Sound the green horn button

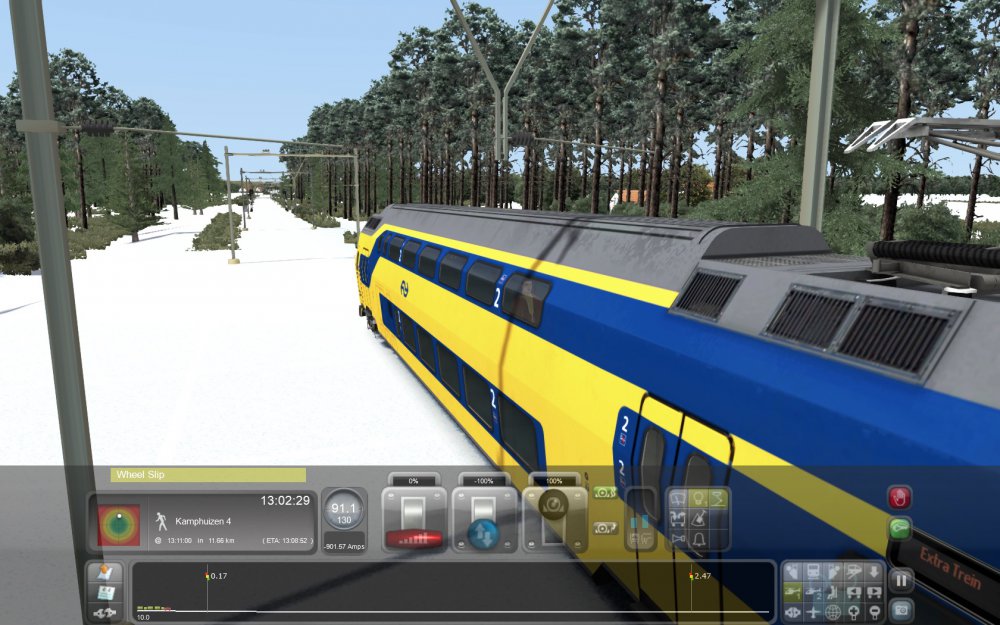900,528
